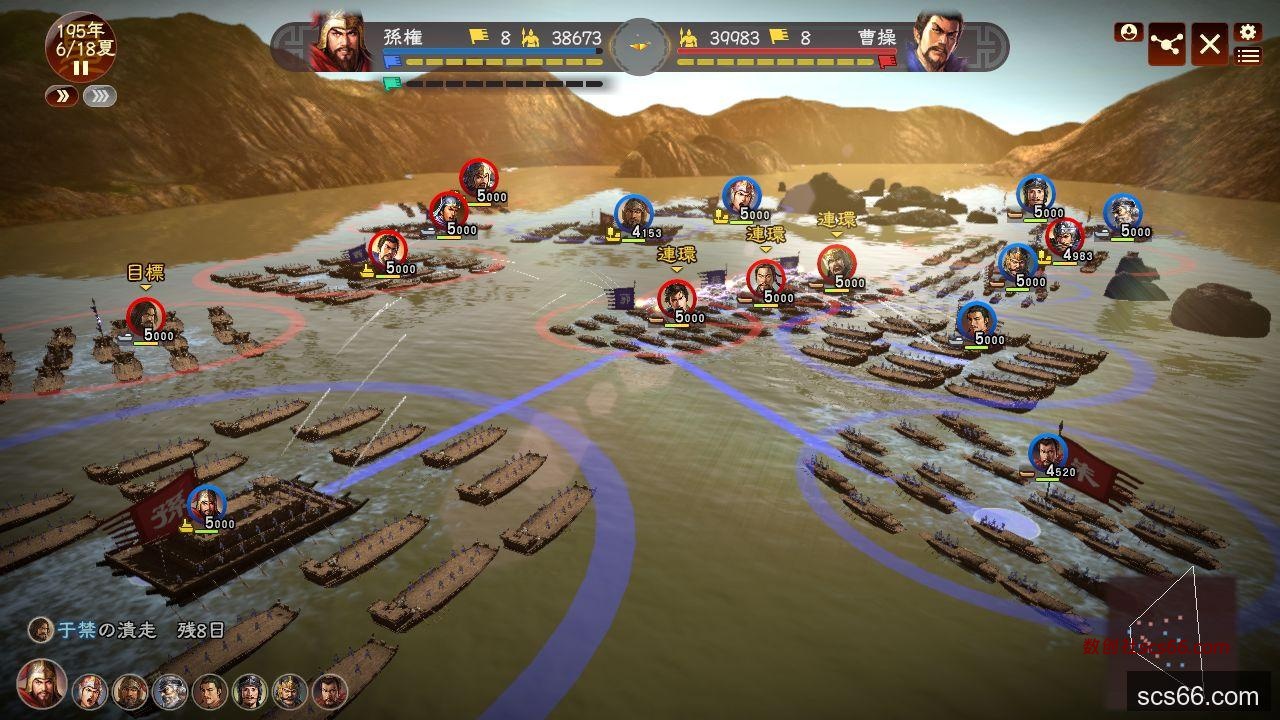Image resolution: width=1280 pixels, height=720 pixels.
Task: Open the list menu under the gear
Action: coord(1247,56)
